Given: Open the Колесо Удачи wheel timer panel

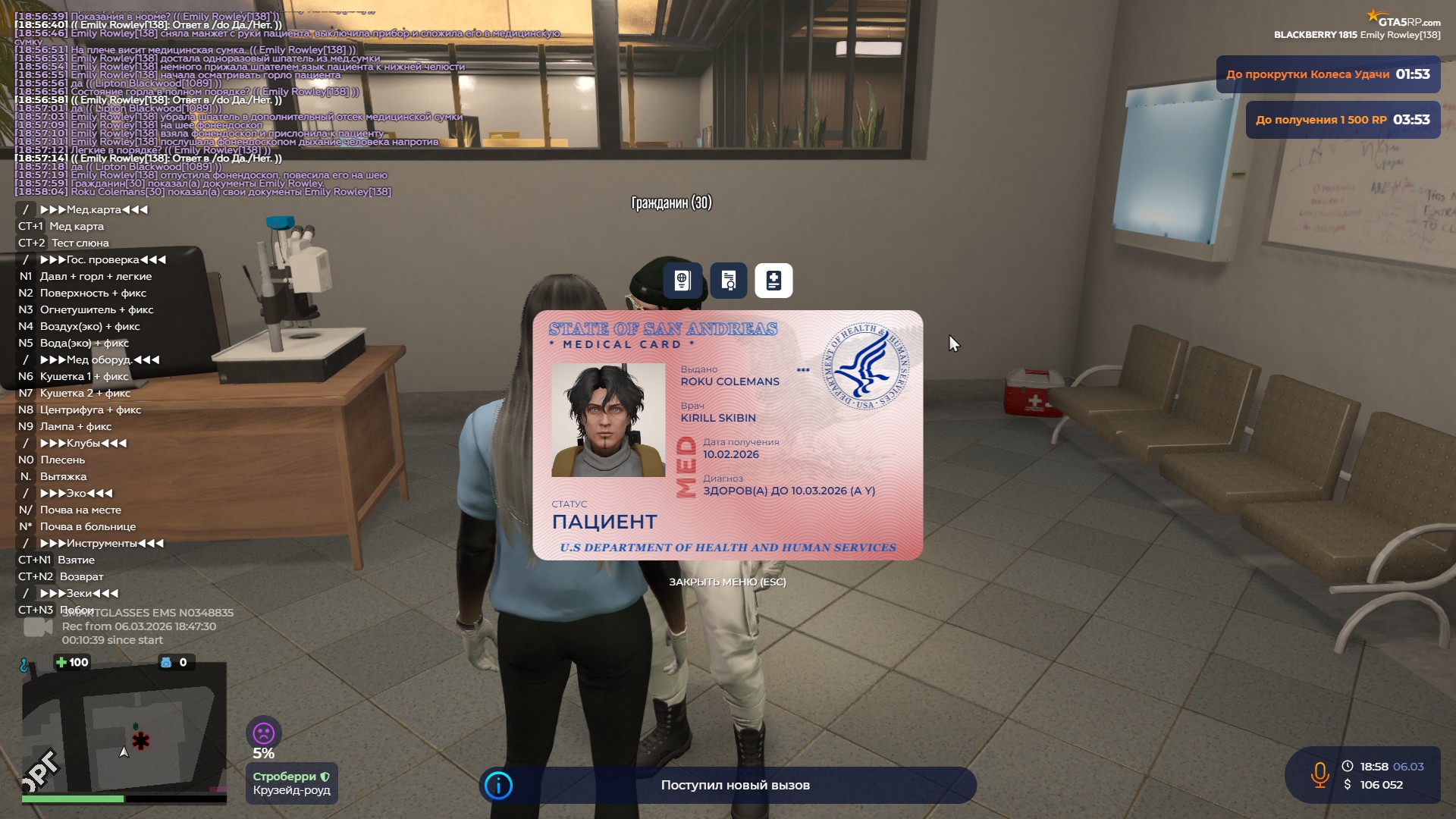Looking at the screenshot, I should click(1327, 74).
